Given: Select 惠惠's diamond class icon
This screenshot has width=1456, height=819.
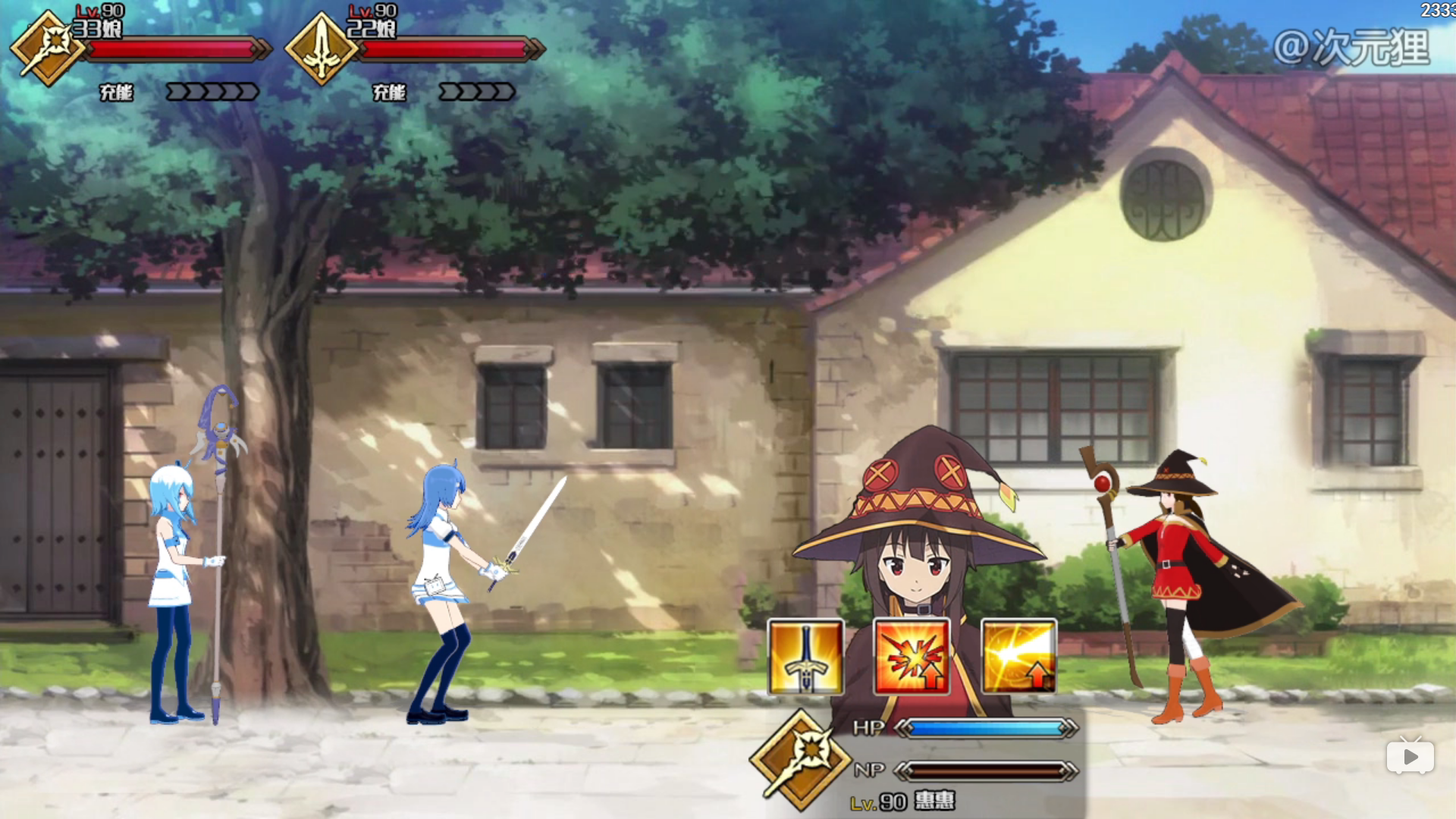Looking at the screenshot, I should [x=807, y=762].
